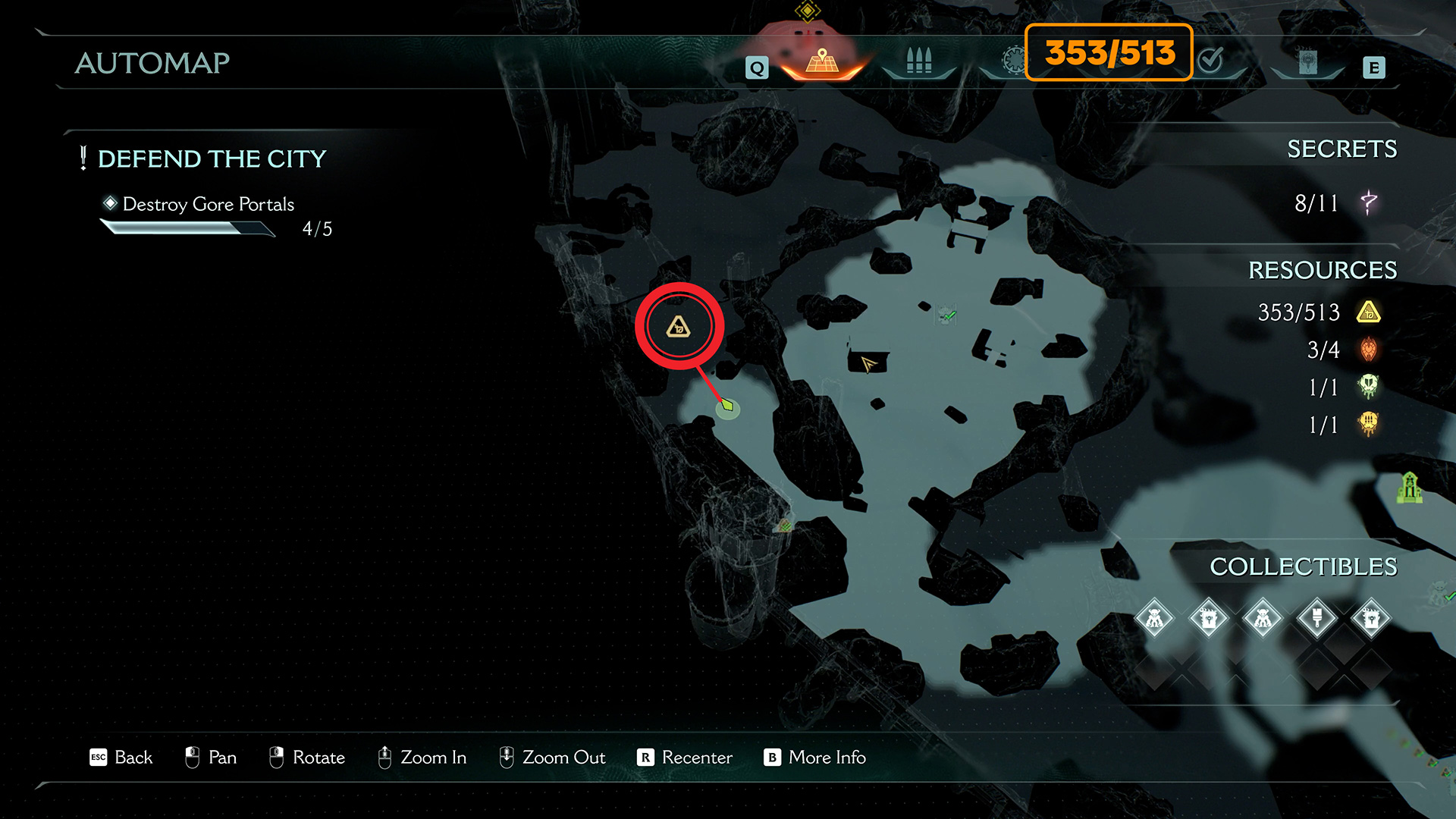Screen dimensions: 1456x819
Task: Click the green shrine marker on the map
Action: [1409, 487]
